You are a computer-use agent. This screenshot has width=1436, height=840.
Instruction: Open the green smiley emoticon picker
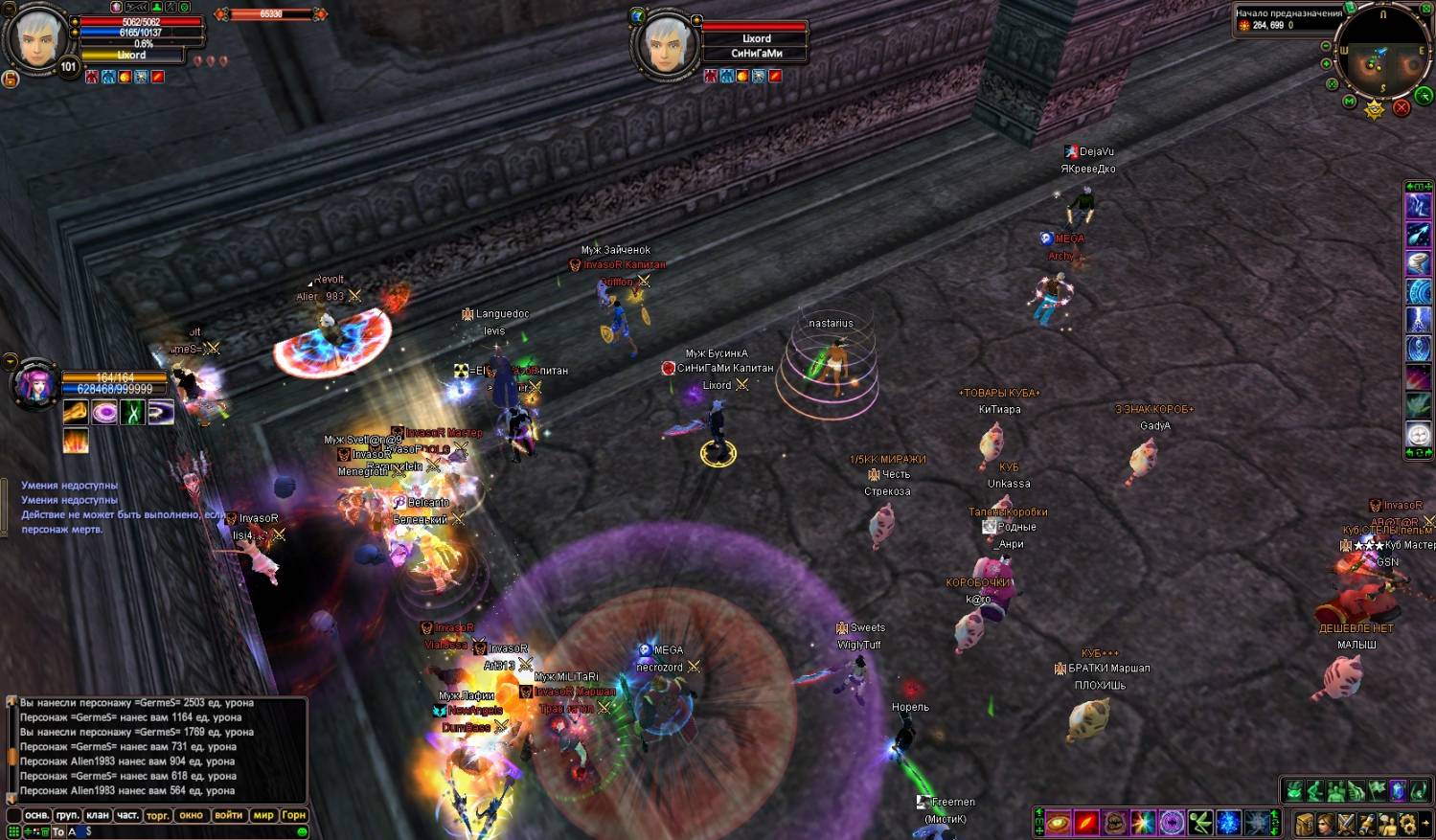[x=303, y=831]
